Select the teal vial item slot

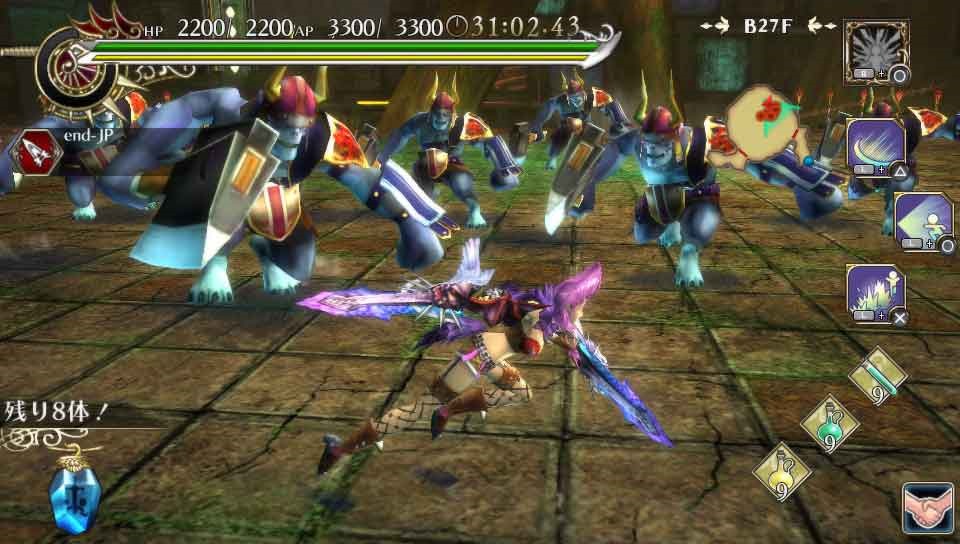(x=877, y=377)
